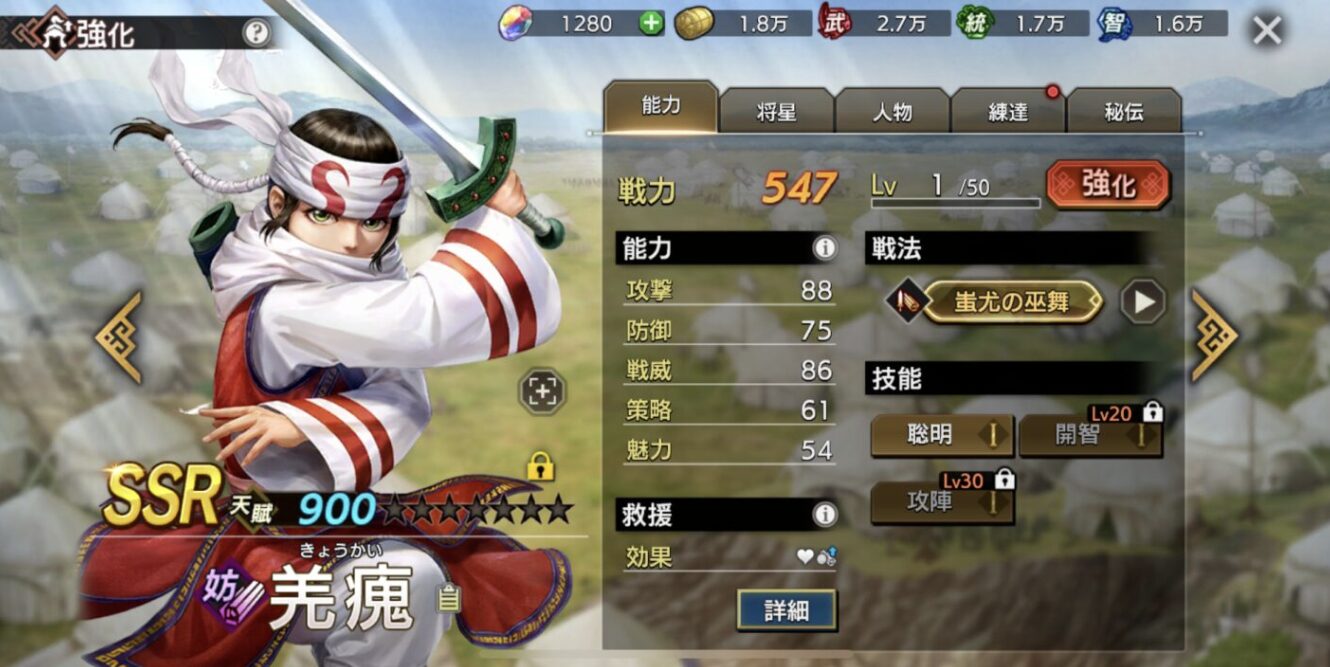Show the previous character with the left arrow
1330x667 pixels.
(119, 337)
